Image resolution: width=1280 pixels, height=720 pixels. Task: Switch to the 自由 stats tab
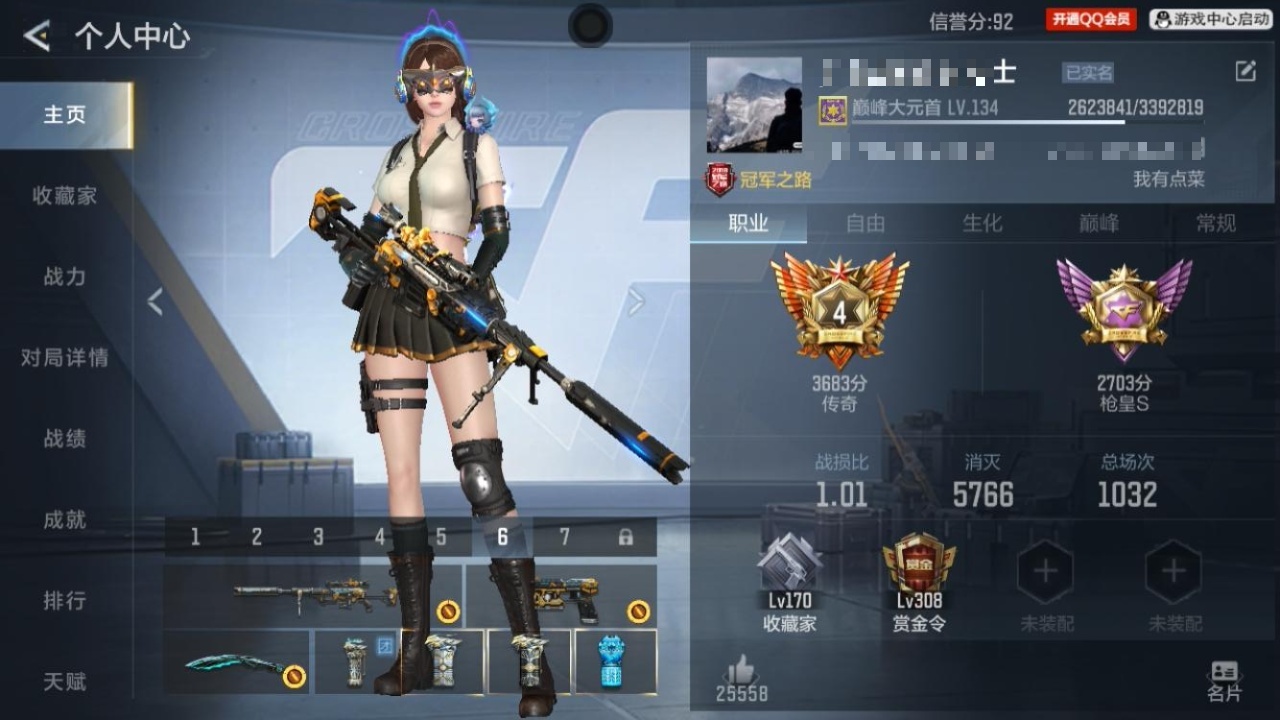point(865,223)
